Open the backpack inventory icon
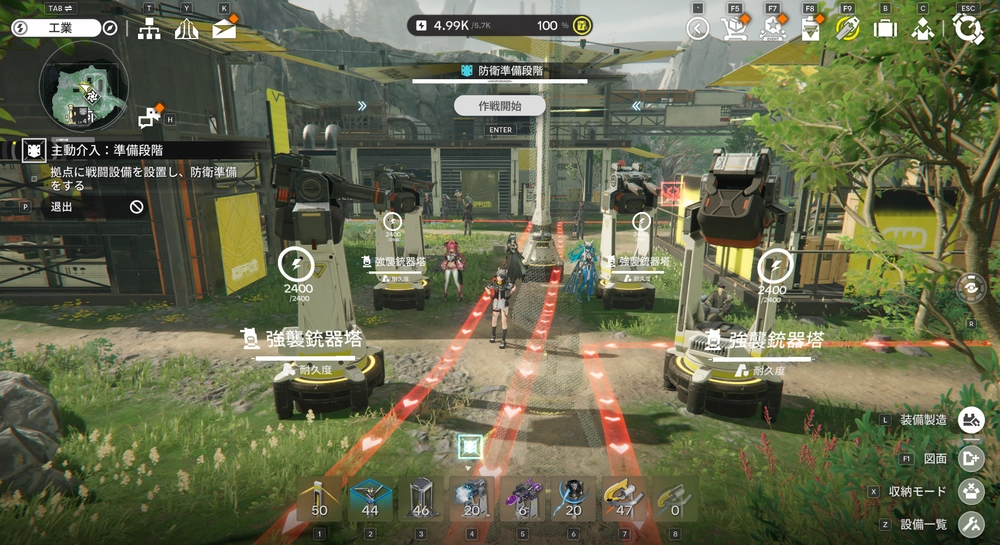The image size is (1000, 545). 885,28
